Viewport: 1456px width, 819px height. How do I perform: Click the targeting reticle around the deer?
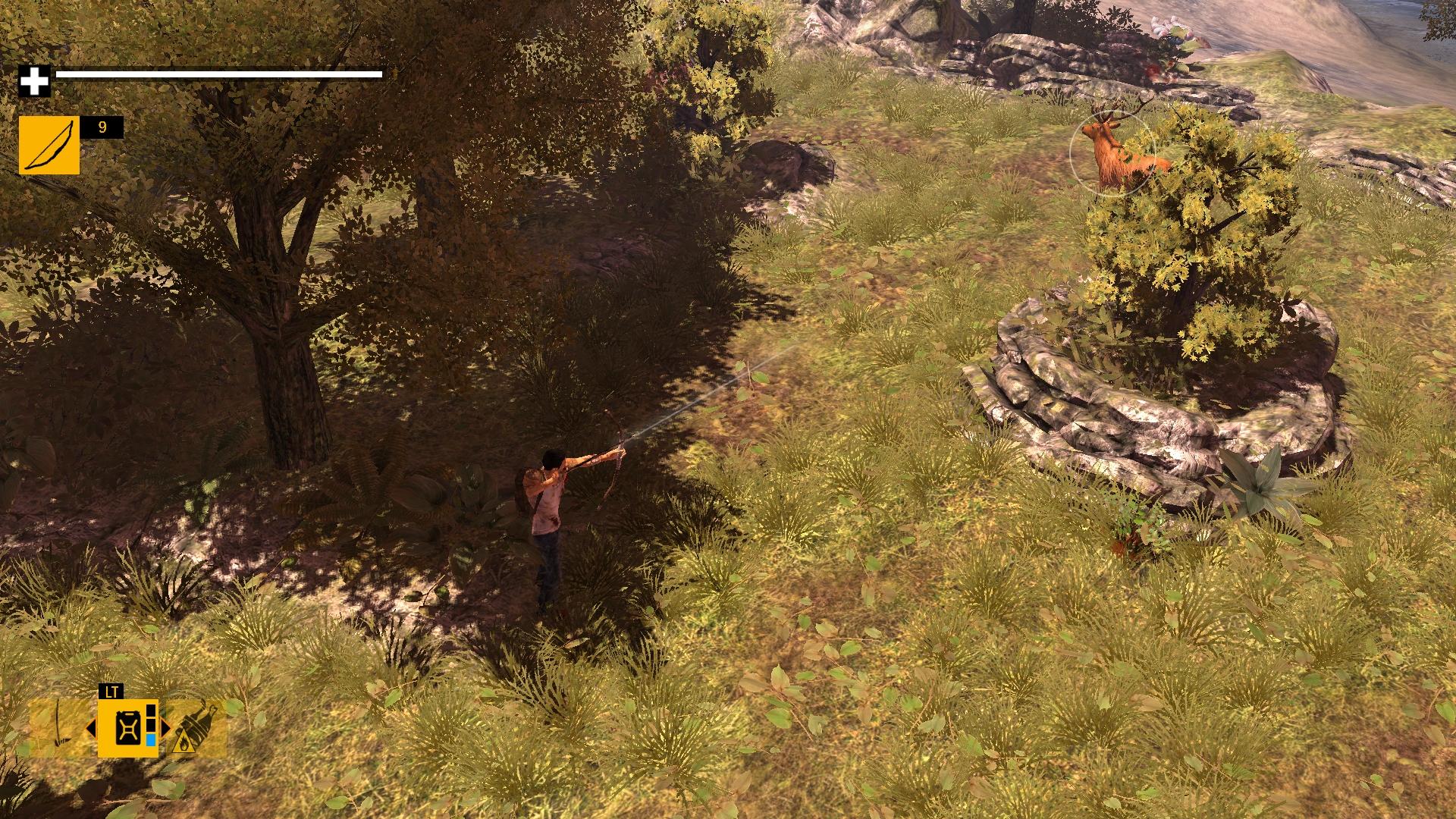pos(1112,152)
